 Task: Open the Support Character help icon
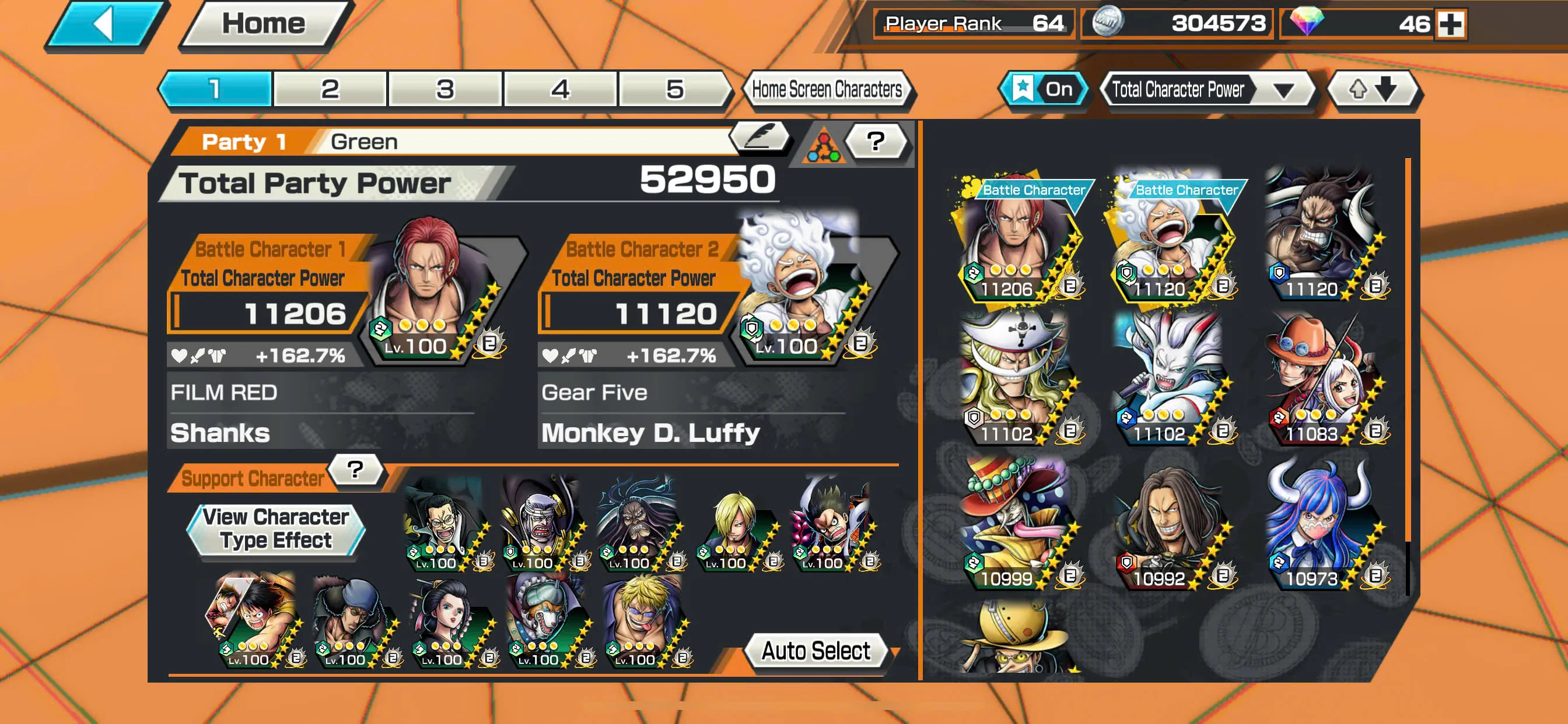(x=355, y=470)
